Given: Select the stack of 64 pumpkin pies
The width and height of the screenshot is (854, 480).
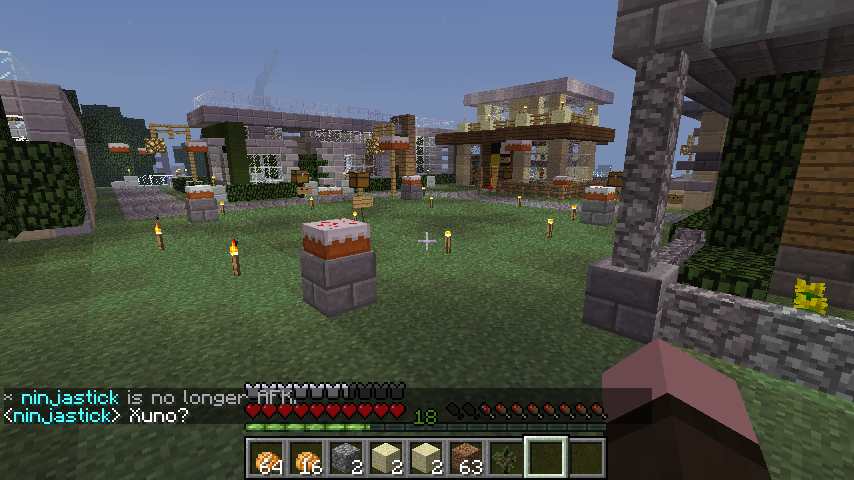Looking at the screenshot, I should pos(267,458).
